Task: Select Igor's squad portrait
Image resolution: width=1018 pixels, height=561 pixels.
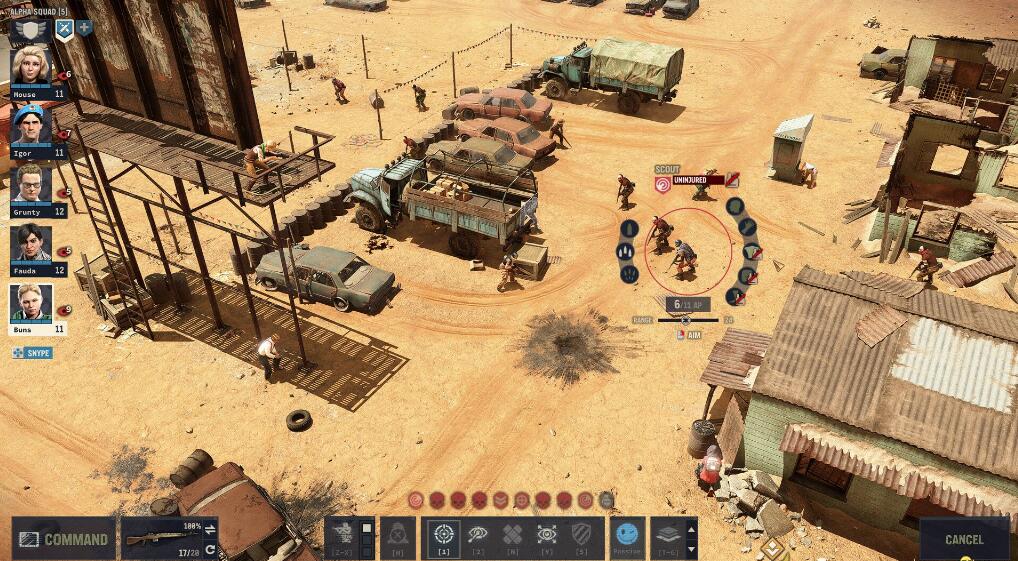Action: (30, 126)
